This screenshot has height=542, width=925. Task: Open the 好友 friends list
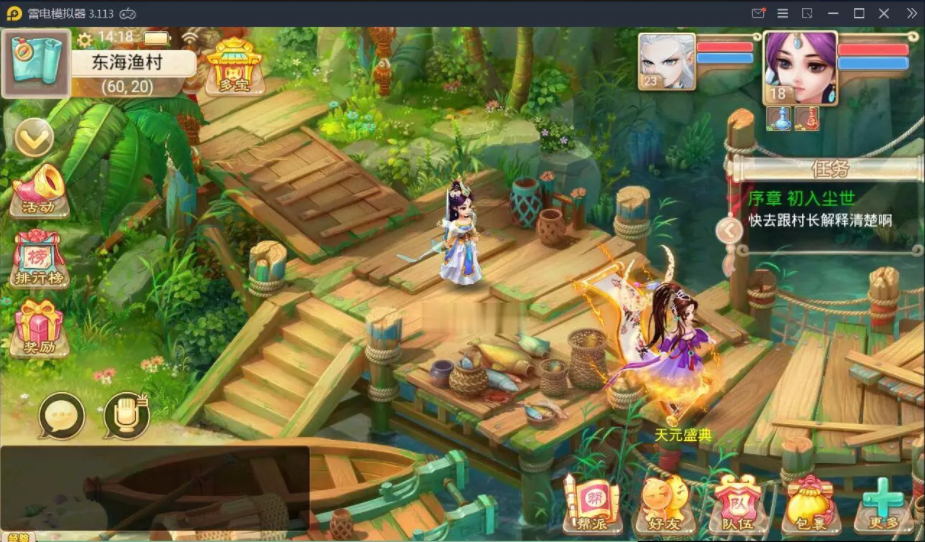664,503
